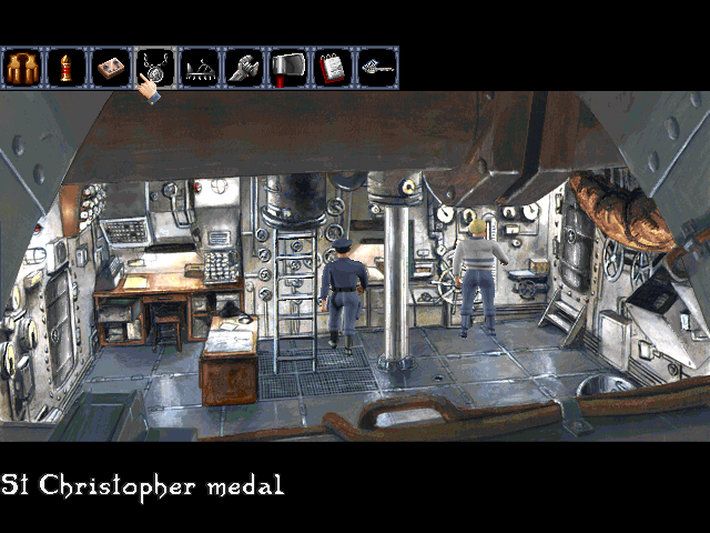The width and height of the screenshot is (710, 533).
Task: Select the St Christopher medal
Action: point(155,66)
